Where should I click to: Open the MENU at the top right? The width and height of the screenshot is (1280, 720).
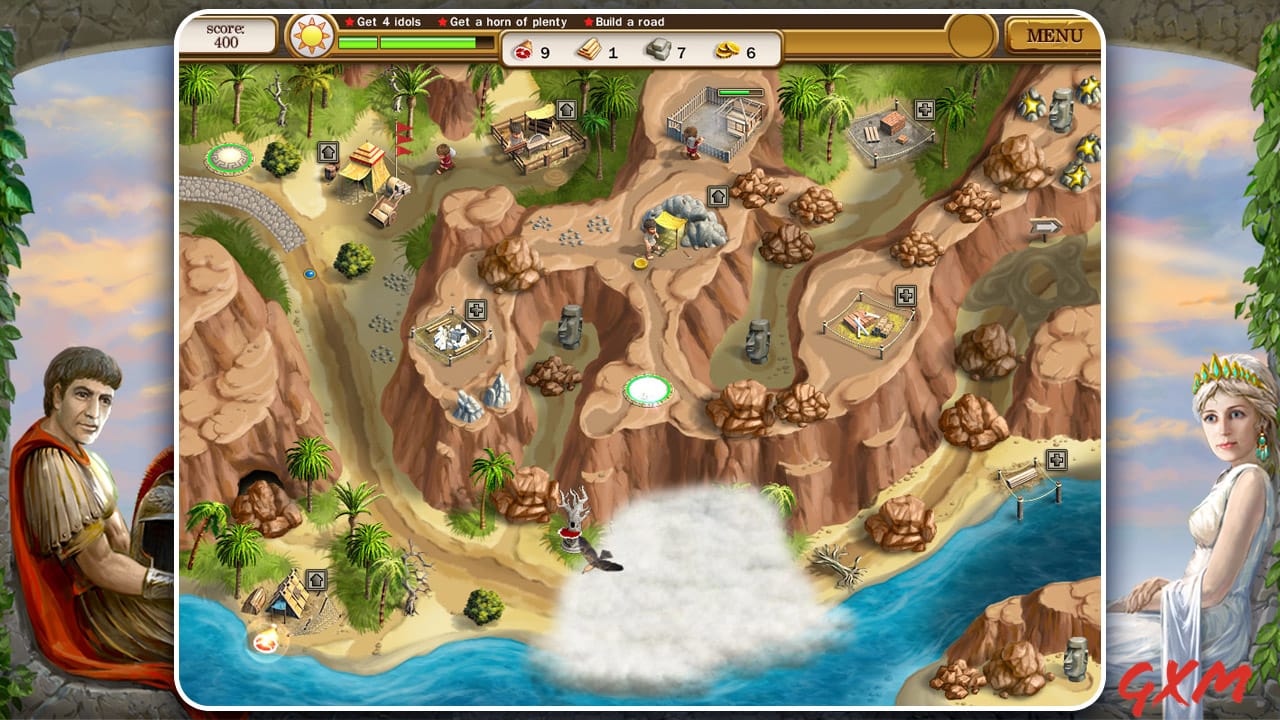(x=1056, y=36)
